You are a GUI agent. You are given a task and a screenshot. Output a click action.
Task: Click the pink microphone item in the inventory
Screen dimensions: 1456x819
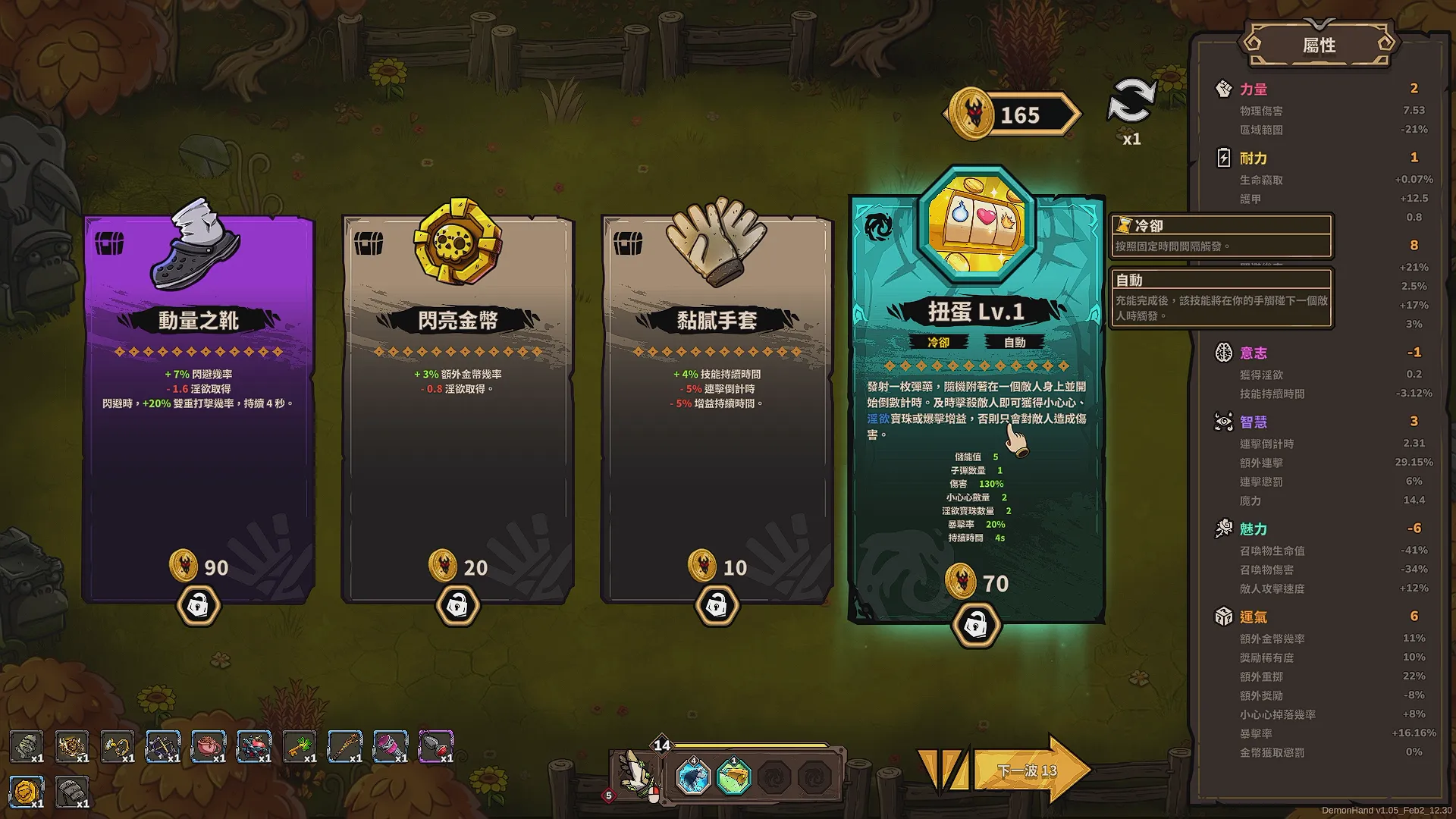(x=391, y=747)
